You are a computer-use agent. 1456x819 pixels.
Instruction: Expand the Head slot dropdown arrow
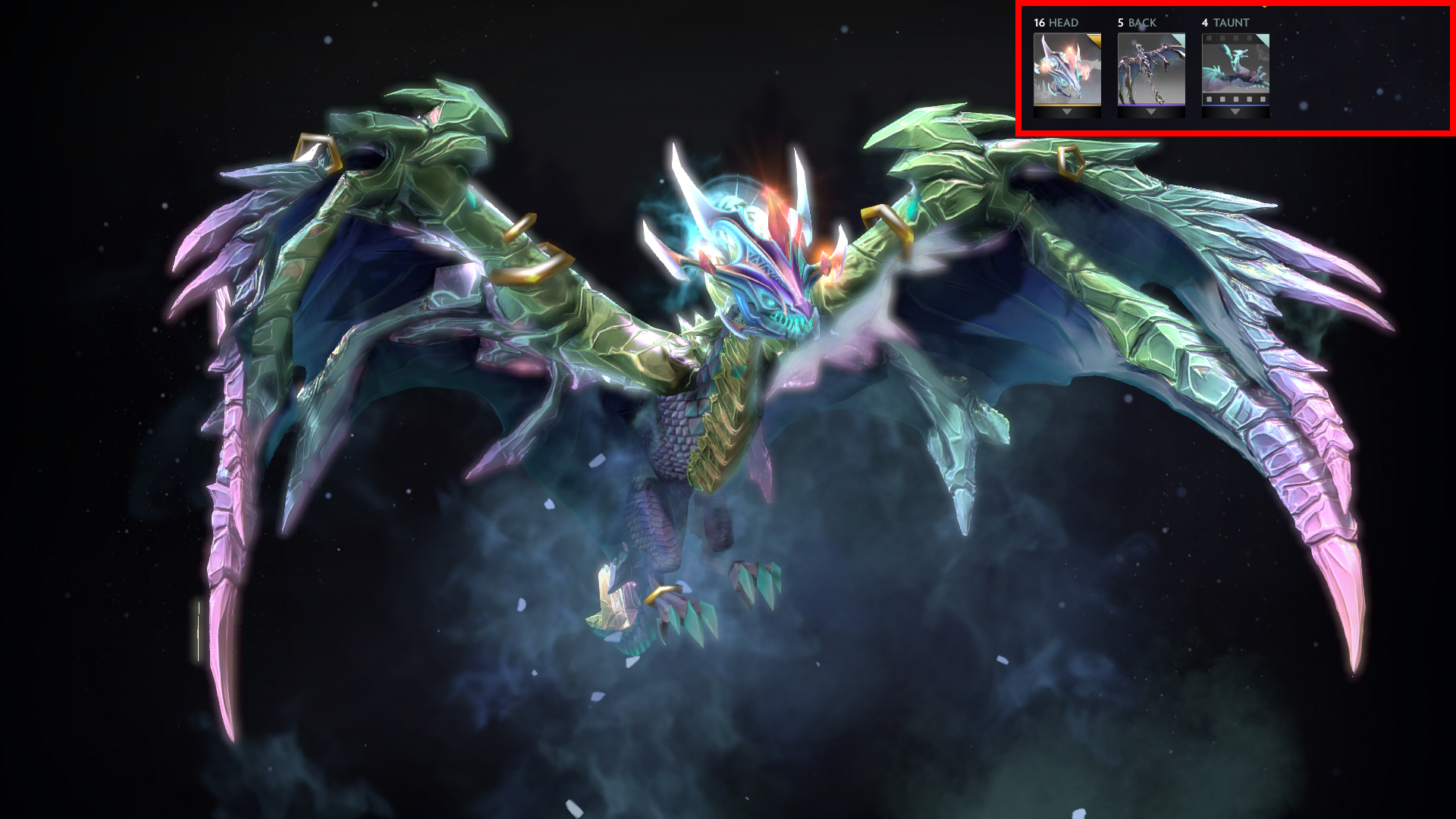click(1067, 112)
